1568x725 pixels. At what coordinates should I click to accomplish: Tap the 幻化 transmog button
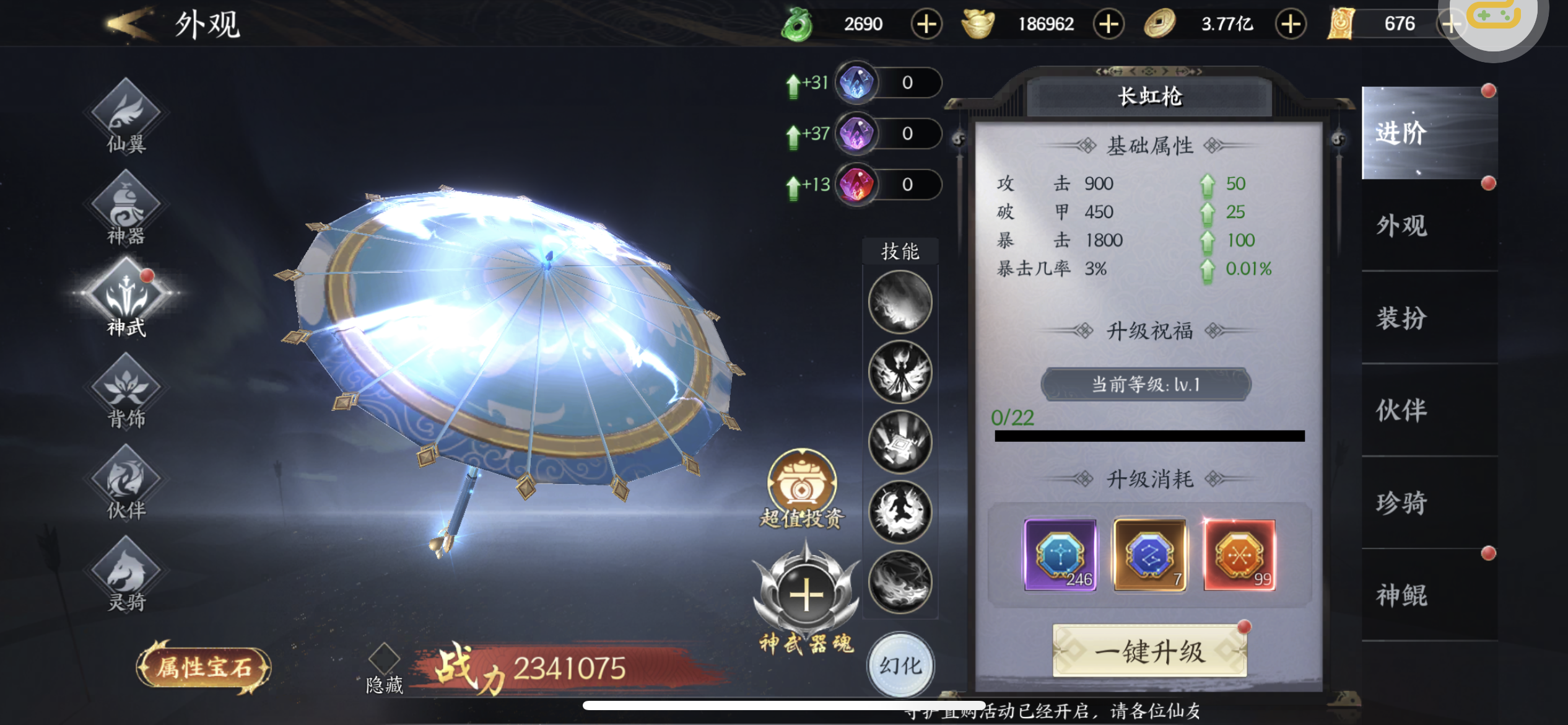point(900,666)
